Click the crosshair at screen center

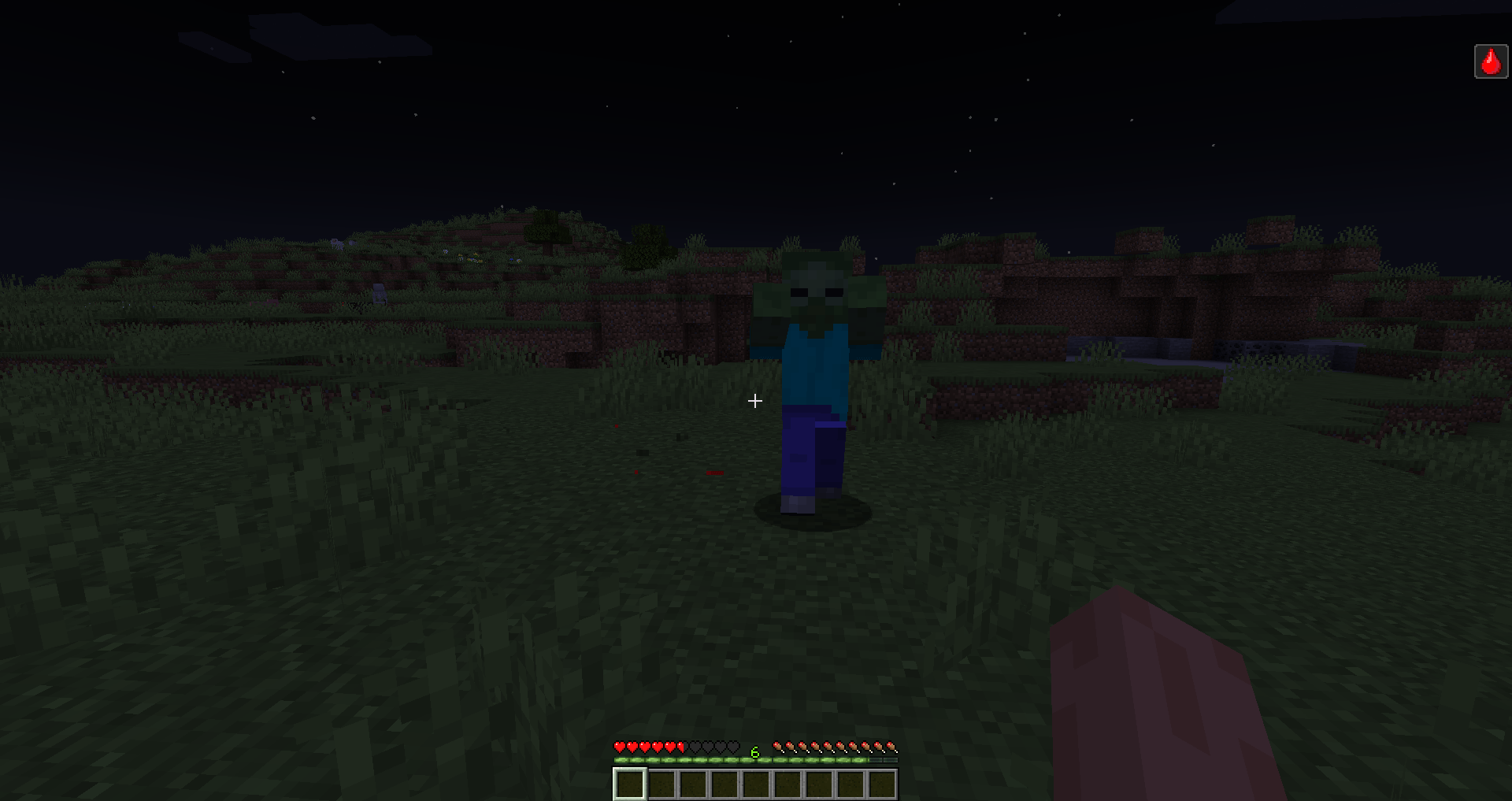pyautogui.click(x=755, y=401)
